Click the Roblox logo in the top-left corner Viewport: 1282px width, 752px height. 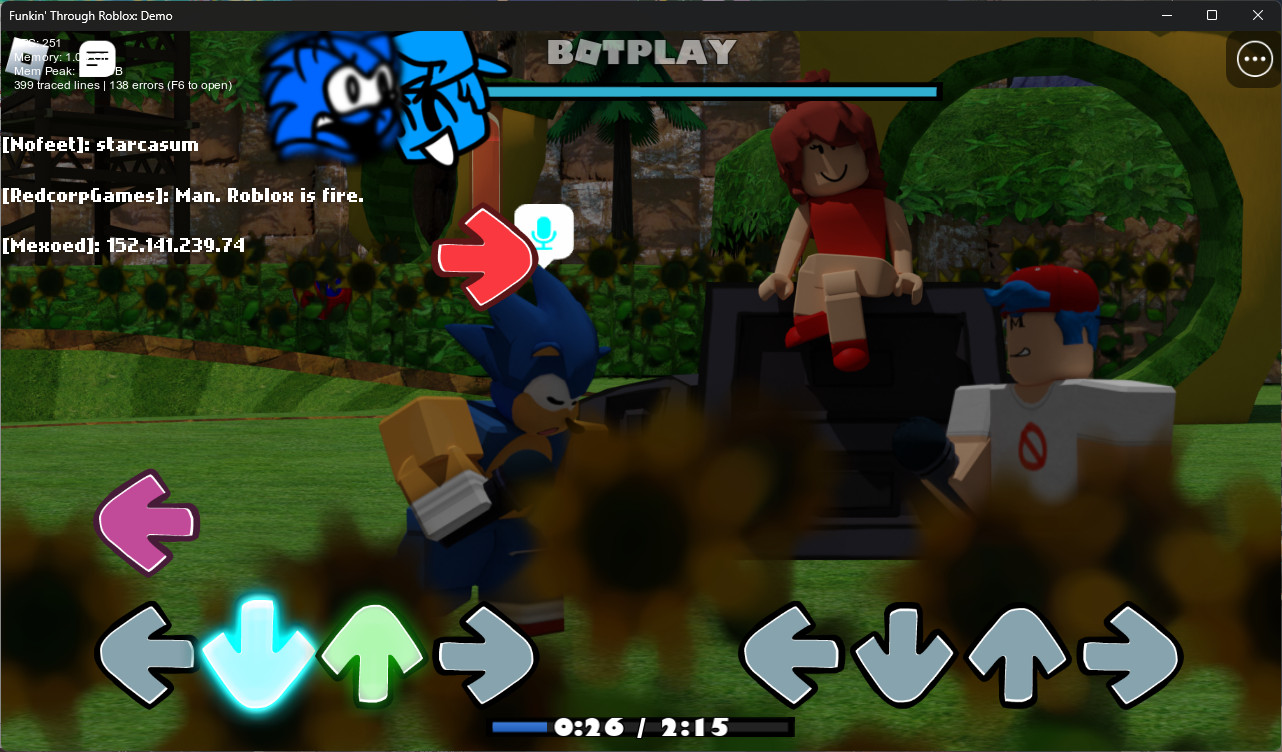(x=27, y=57)
